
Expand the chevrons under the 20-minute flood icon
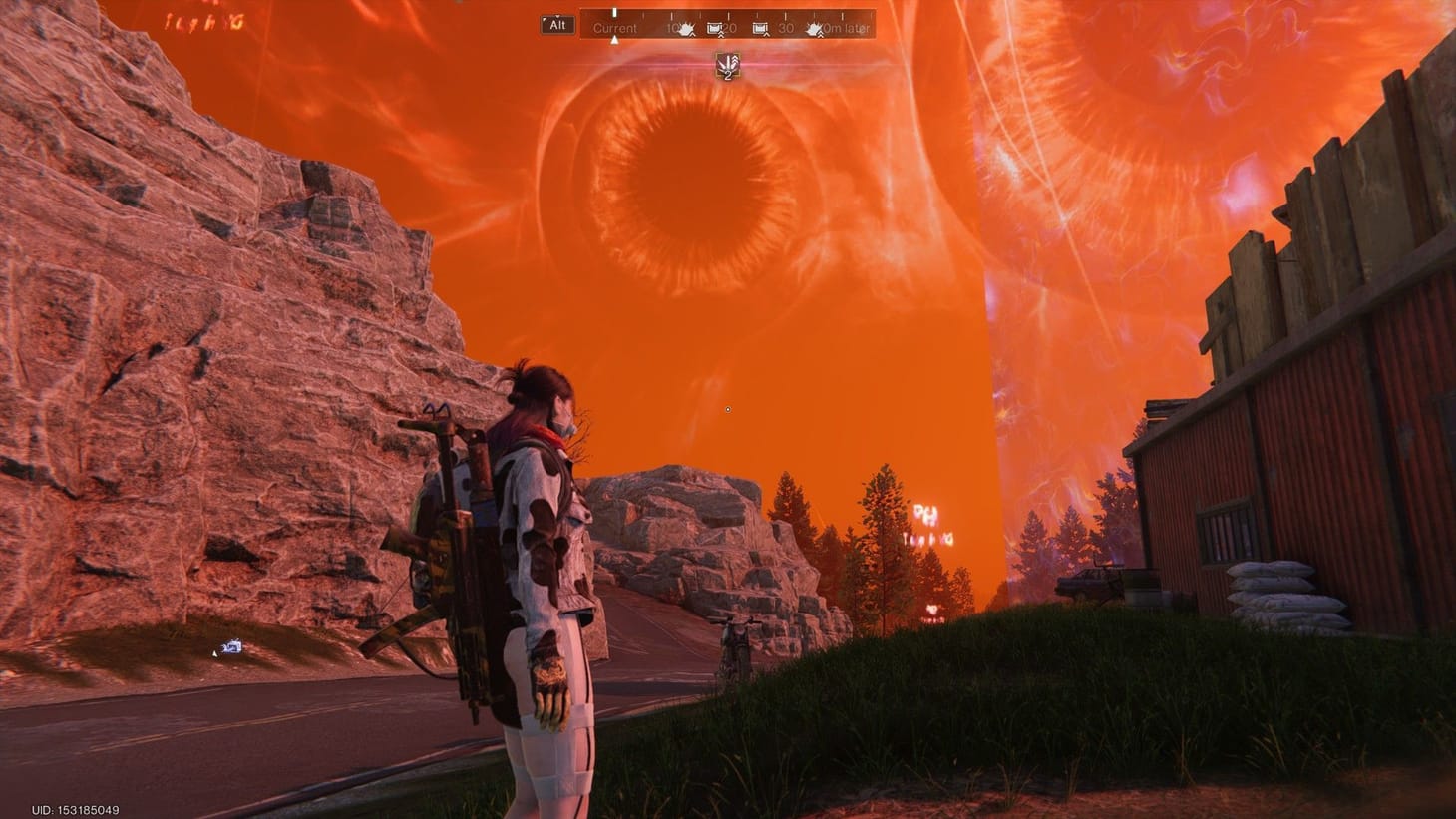[x=721, y=36]
